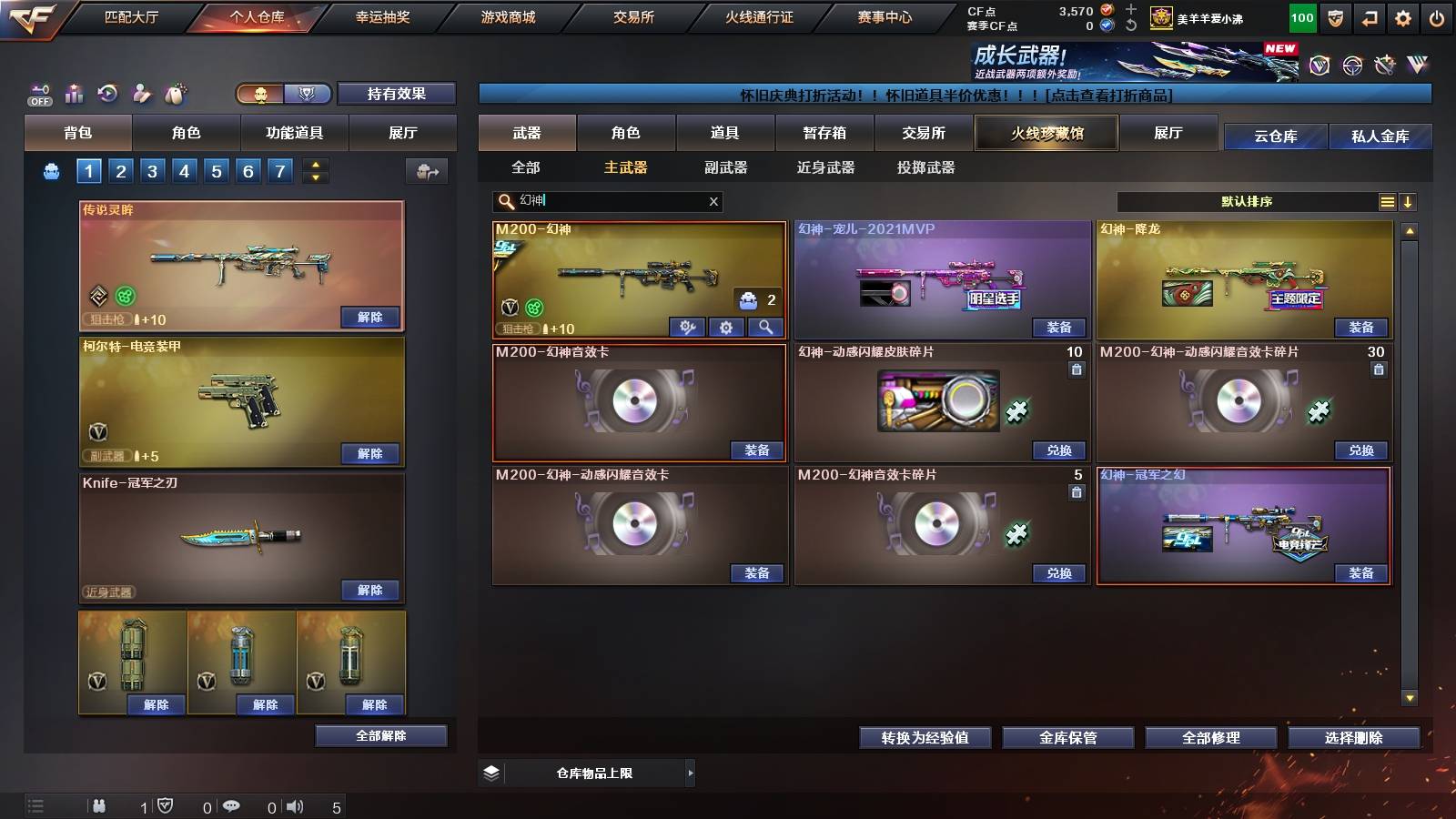1456x819 pixels.
Task: Click the blue backpack icon beside page numbers
Action: click(53, 170)
